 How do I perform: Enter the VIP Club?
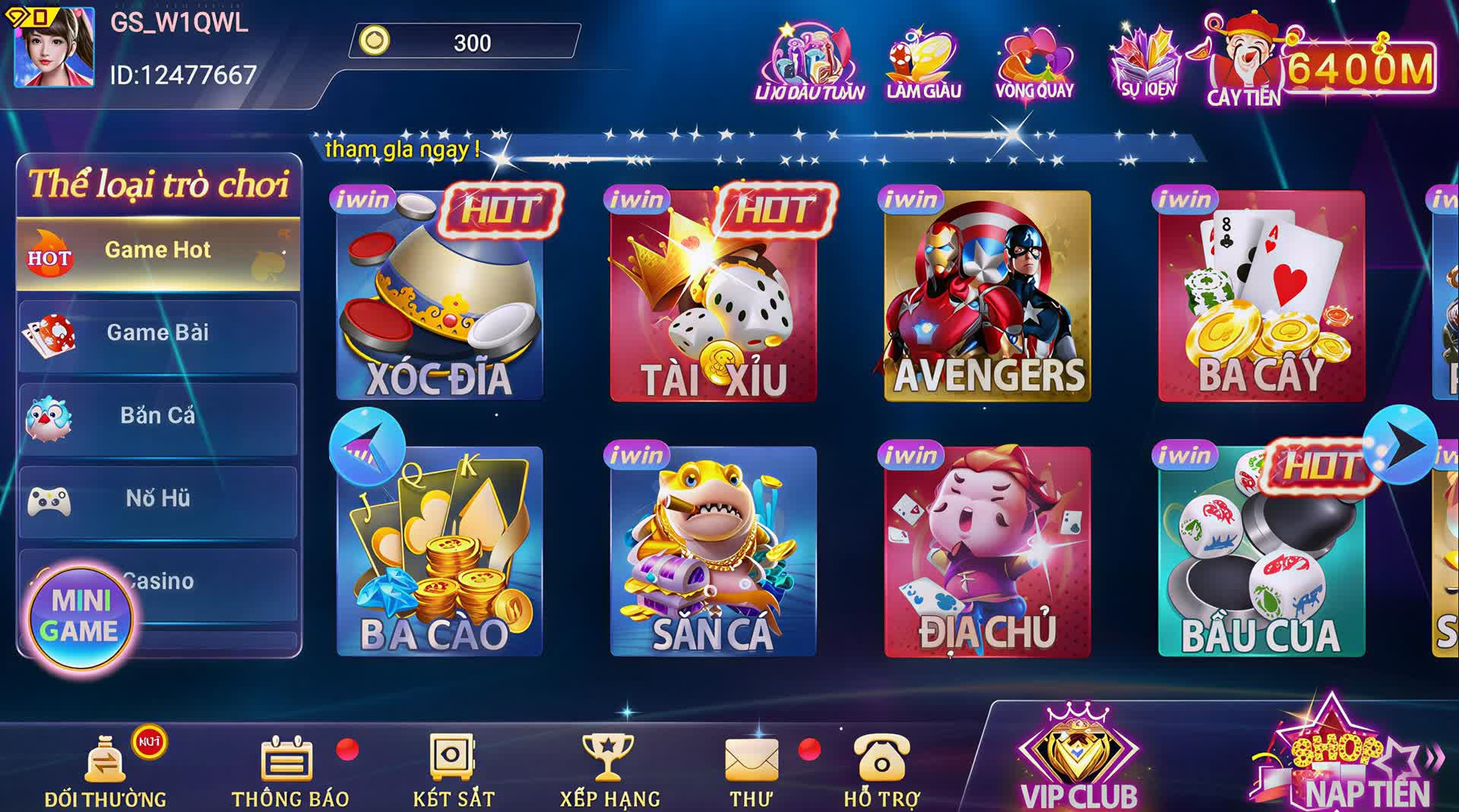pyautogui.click(x=1078, y=761)
